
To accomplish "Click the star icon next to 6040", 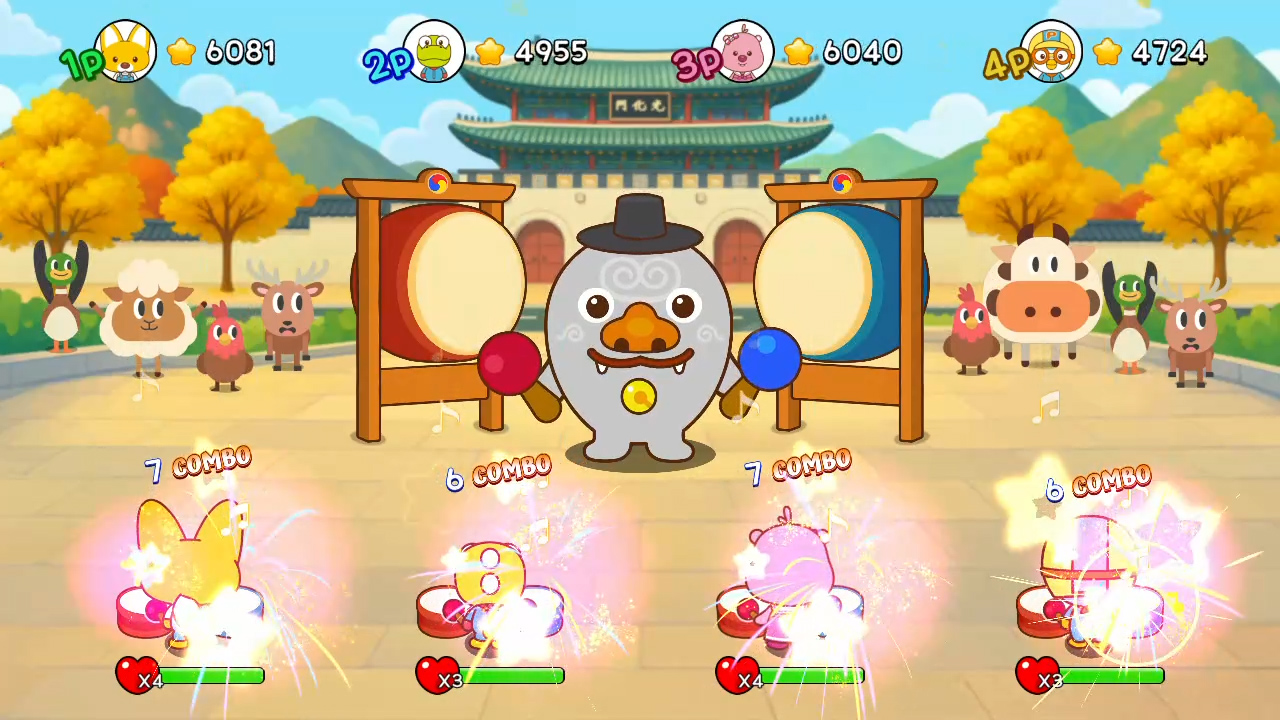I will coord(800,52).
